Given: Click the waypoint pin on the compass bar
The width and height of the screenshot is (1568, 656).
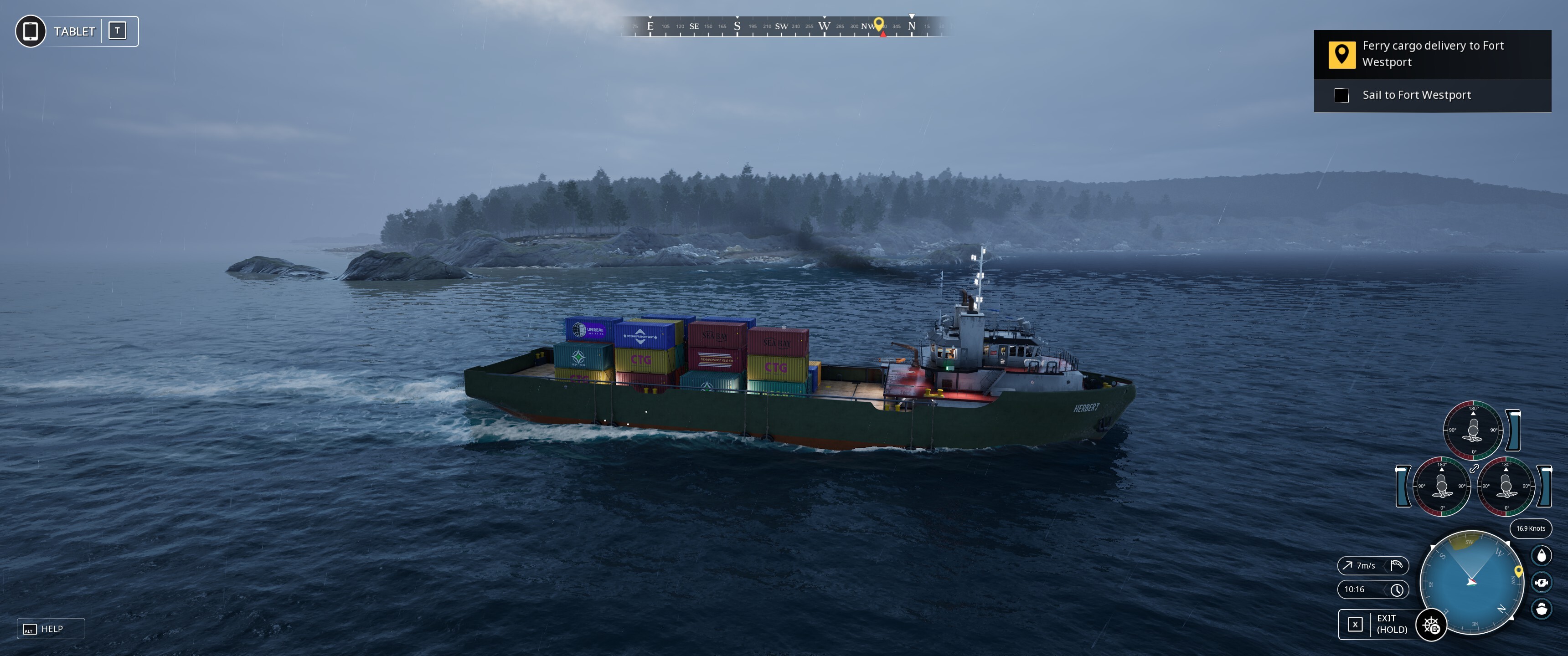Looking at the screenshot, I should click(878, 24).
